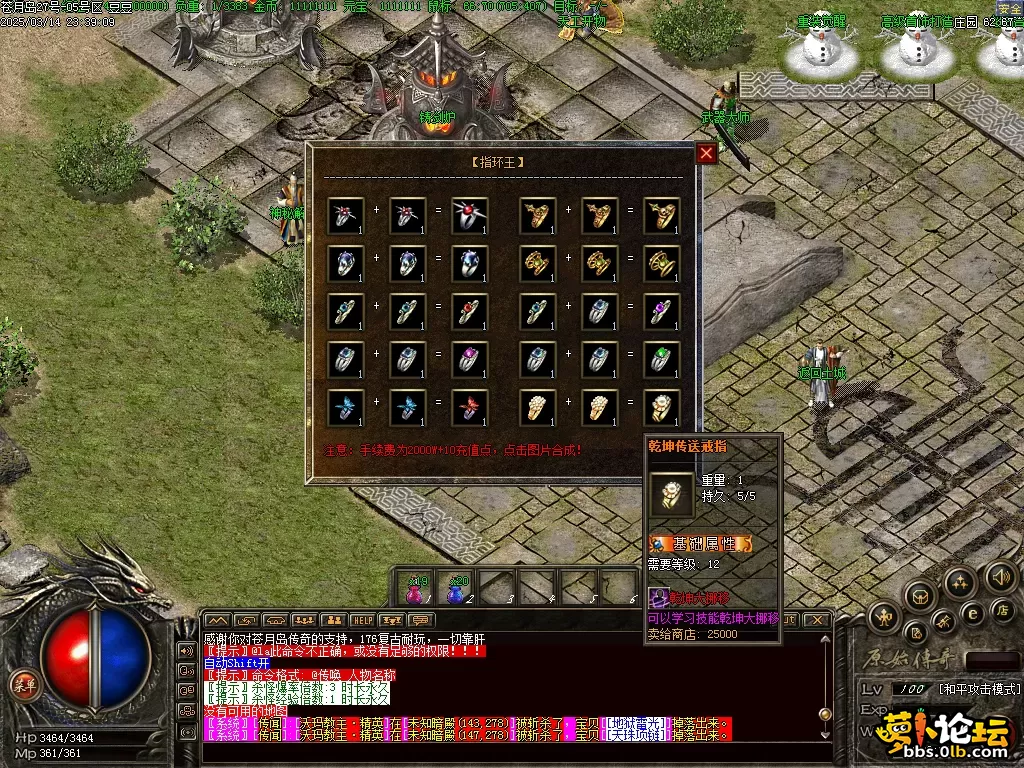Craft the gold band with green stone result
Viewport: 1024px width, 768px height.
click(661, 264)
